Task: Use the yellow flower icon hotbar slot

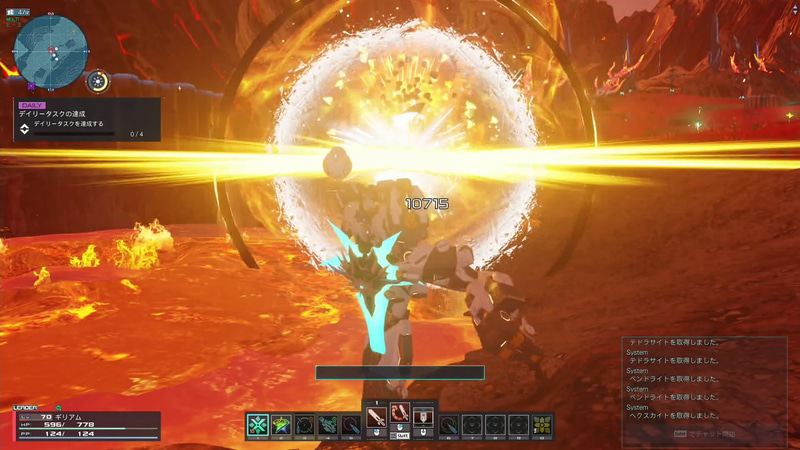Action: (542, 425)
